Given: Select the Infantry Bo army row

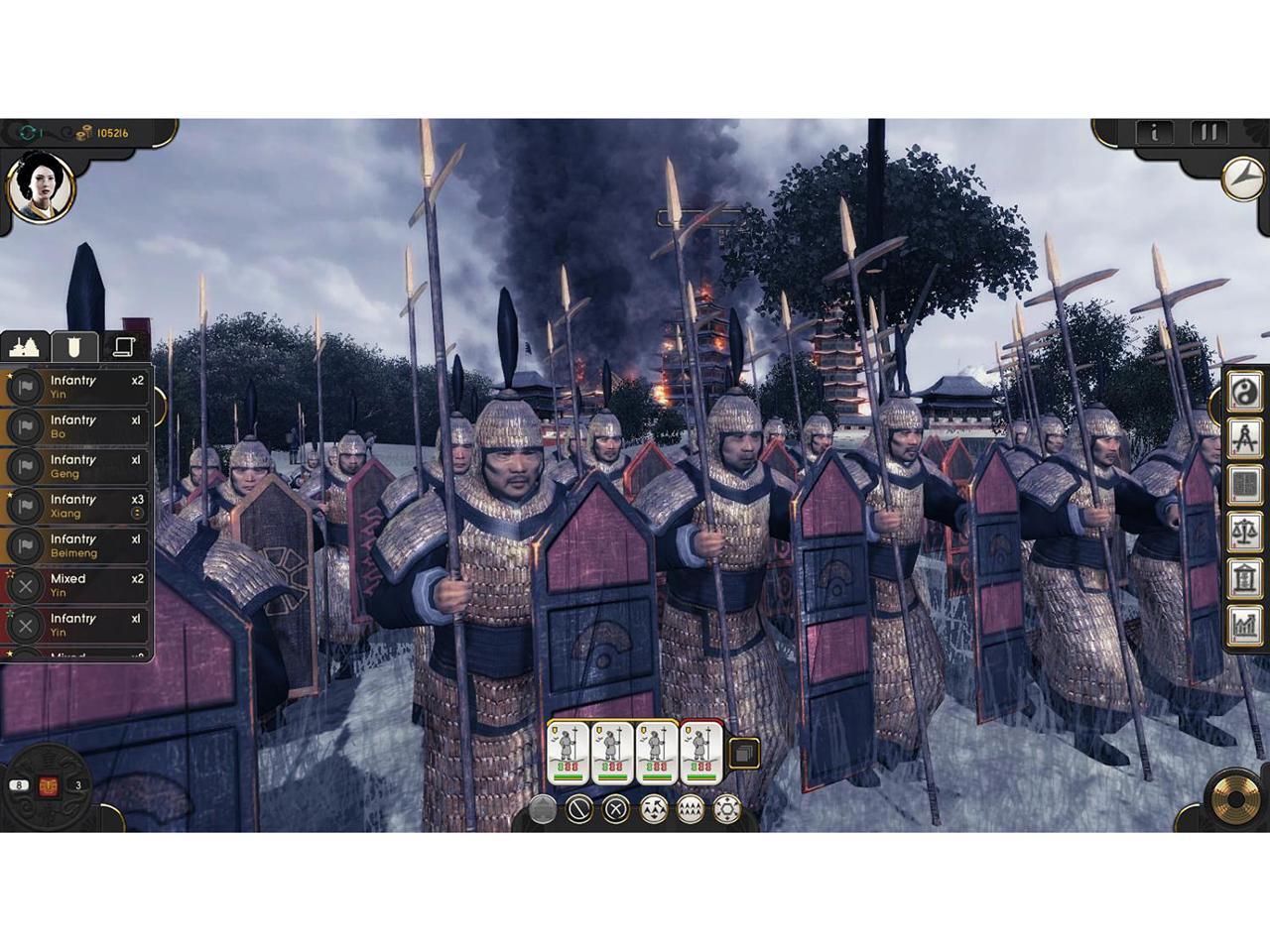Looking at the screenshot, I should (x=77, y=426).
